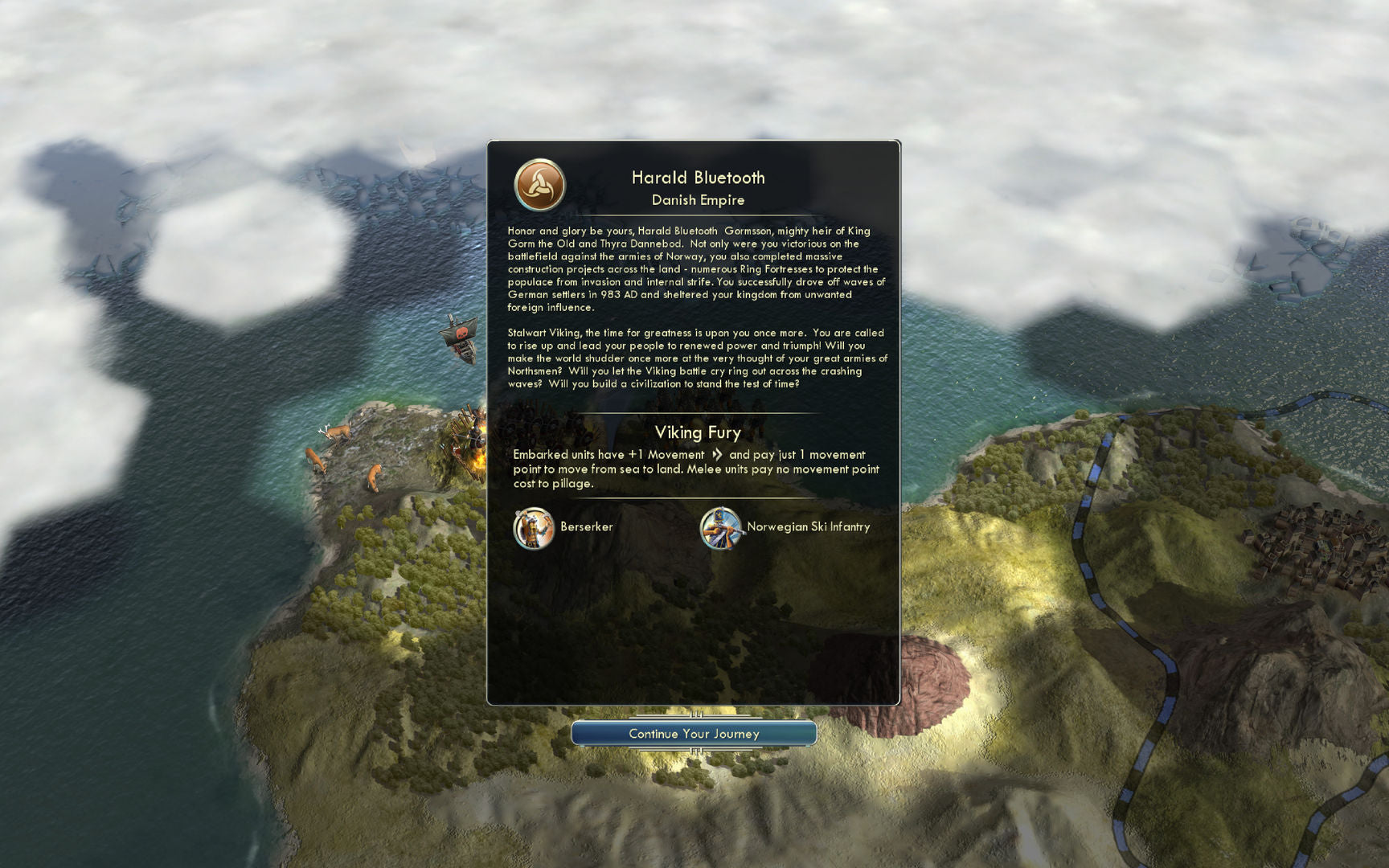Click the Continue Your Journey button
Image resolution: width=1389 pixels, height=868 pixels.
click(694, 733)
